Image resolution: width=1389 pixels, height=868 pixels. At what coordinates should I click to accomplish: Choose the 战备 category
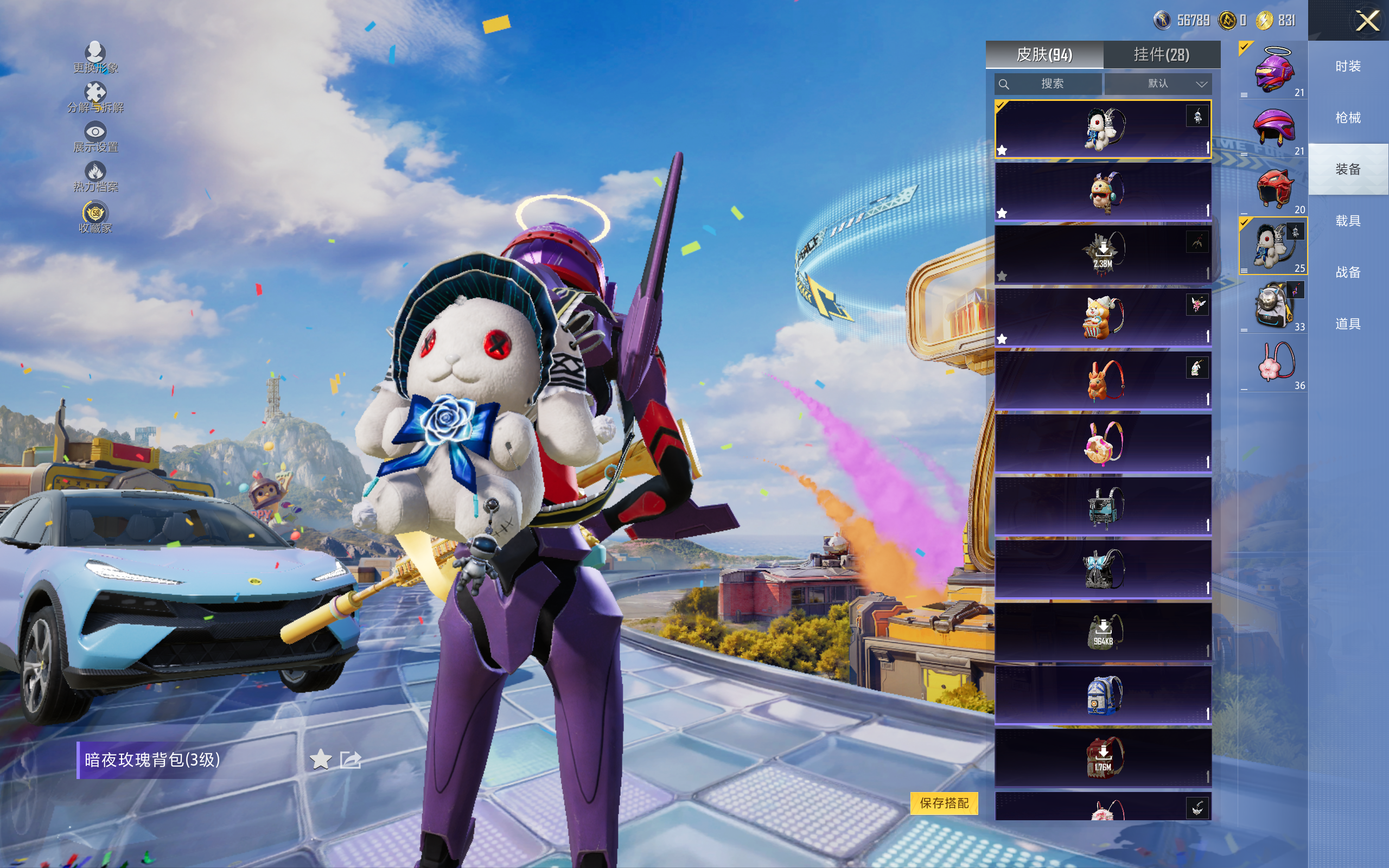click(x=1348, y=272)
